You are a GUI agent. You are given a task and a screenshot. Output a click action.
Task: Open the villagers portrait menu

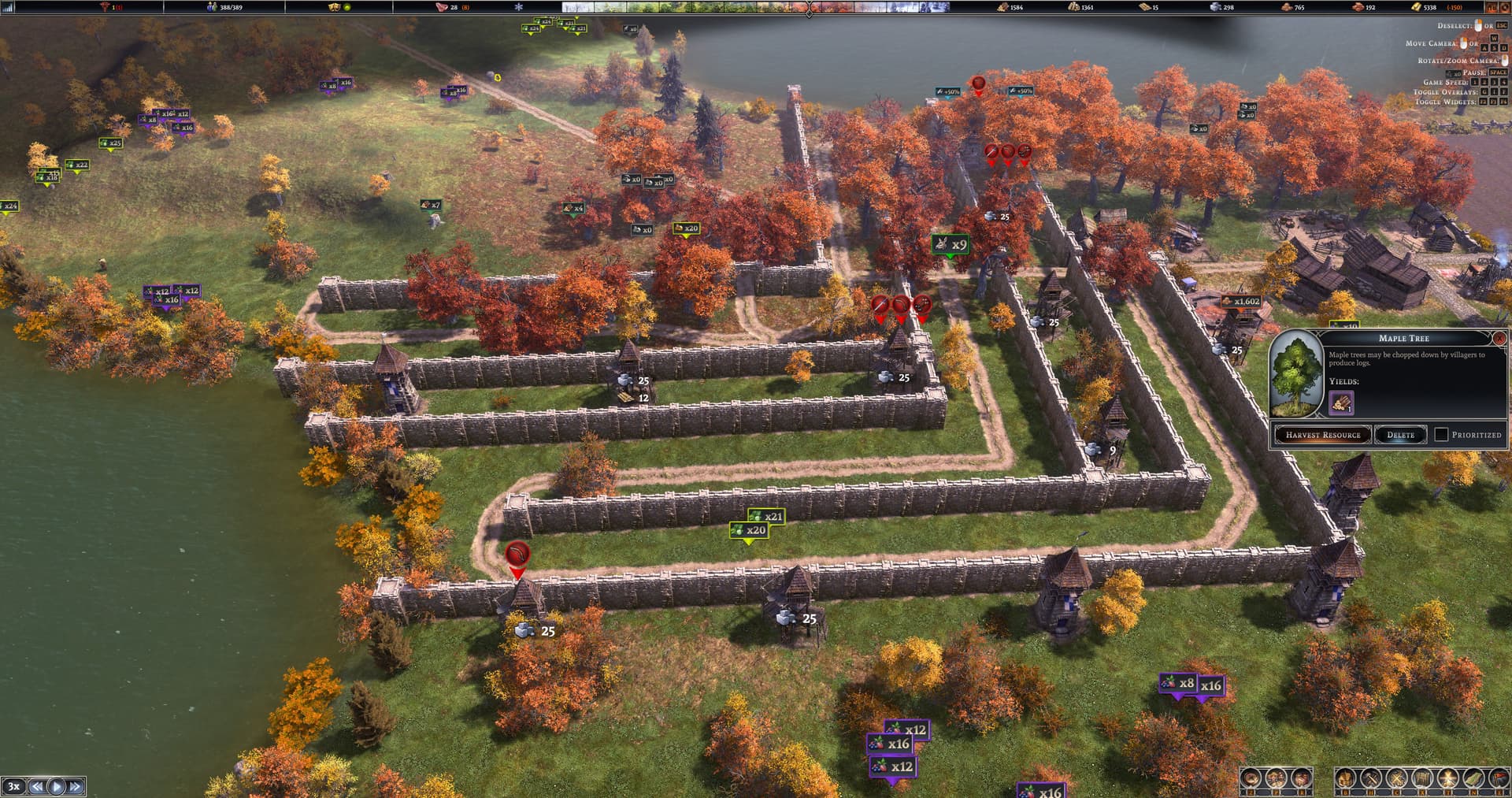(x=1276, y=780)
